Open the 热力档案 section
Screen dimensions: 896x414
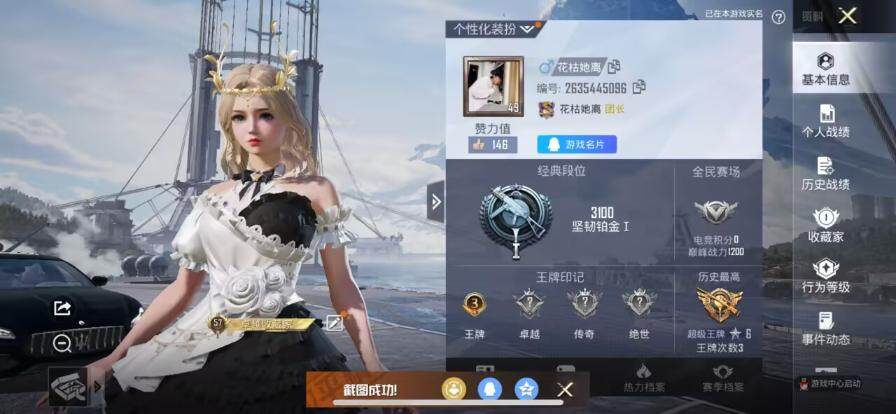pos(643,378)
